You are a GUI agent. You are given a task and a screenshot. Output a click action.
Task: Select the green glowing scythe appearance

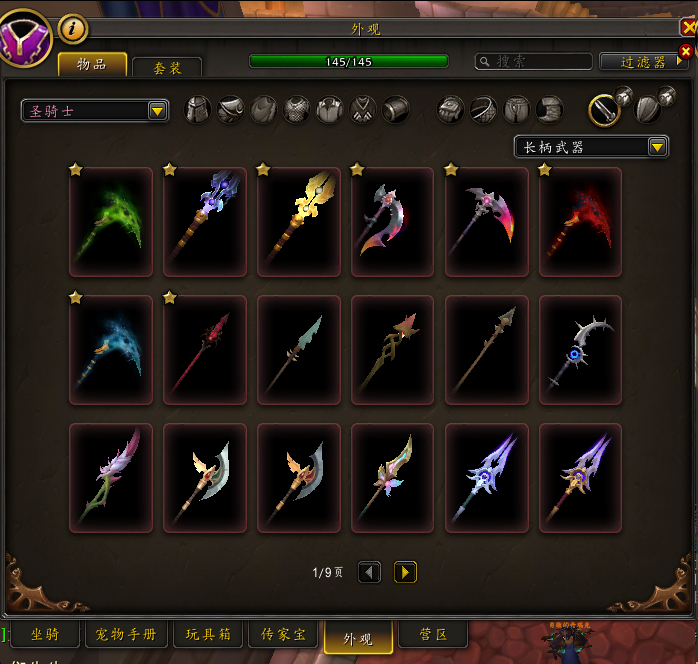pos(110,221)
